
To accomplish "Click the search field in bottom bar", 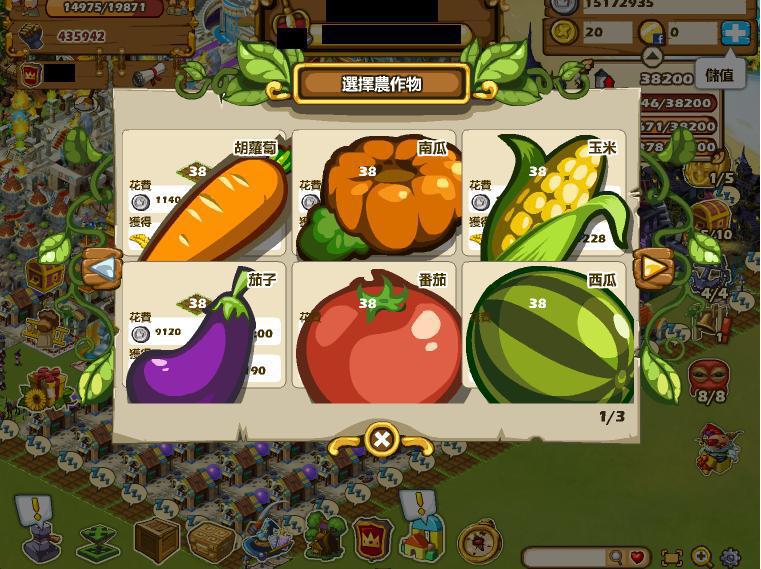I will (566, 557).
